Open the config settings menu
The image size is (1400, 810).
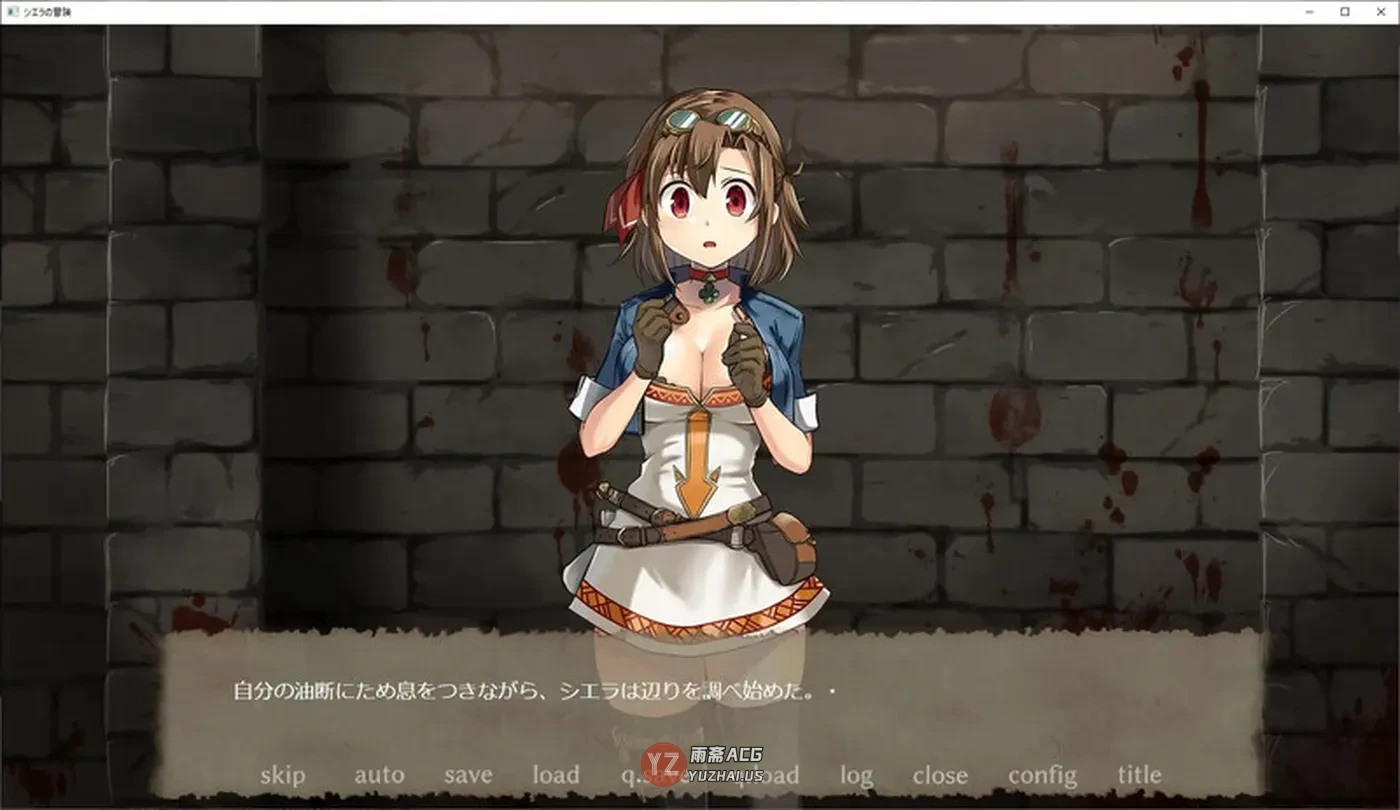coord(1043,775)
